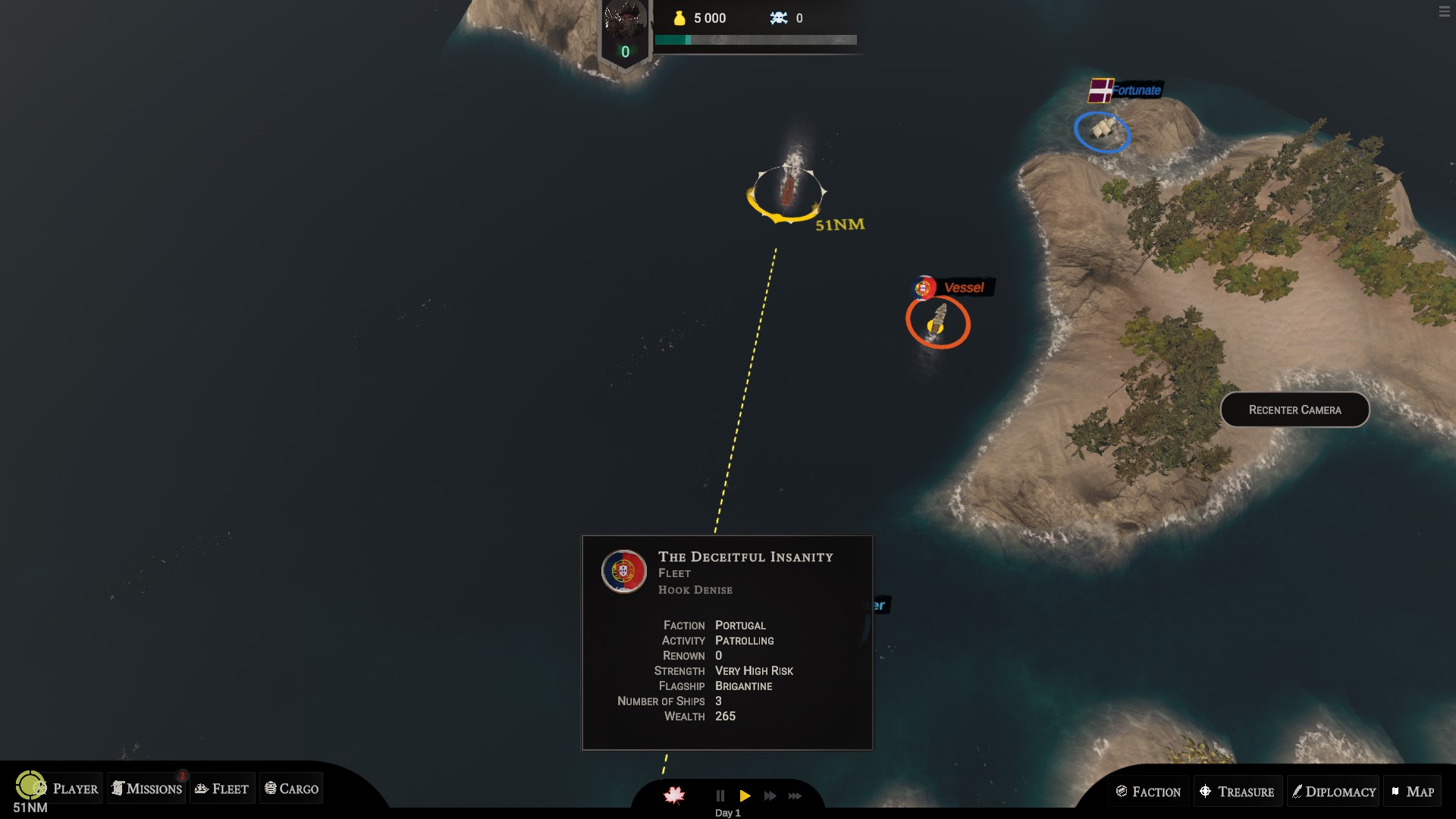Set time to double fast-forward speed
Image resolution: width=1456 pixels, height=819 pixels.
pyautogui.click(x=770, y=795)
